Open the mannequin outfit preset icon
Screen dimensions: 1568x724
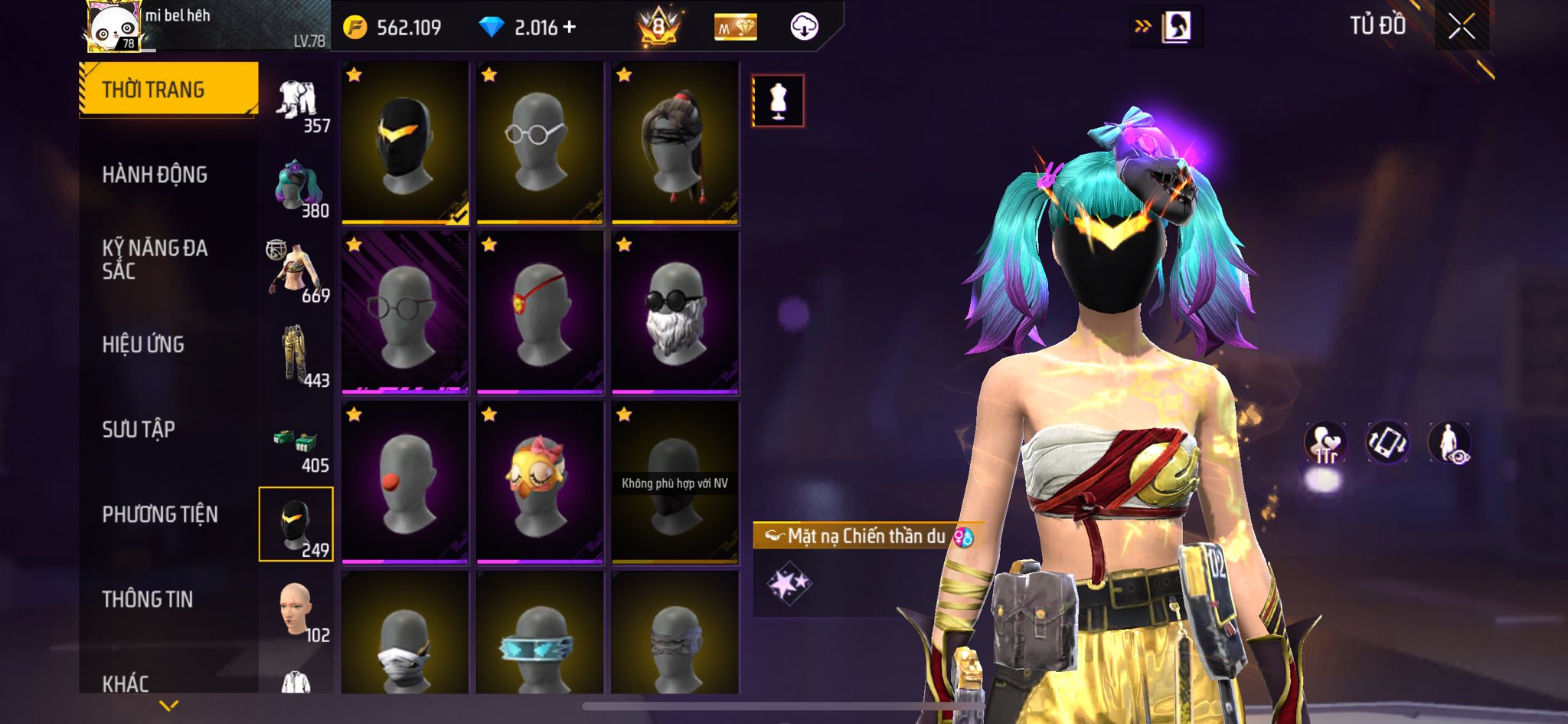click(778, 100)
